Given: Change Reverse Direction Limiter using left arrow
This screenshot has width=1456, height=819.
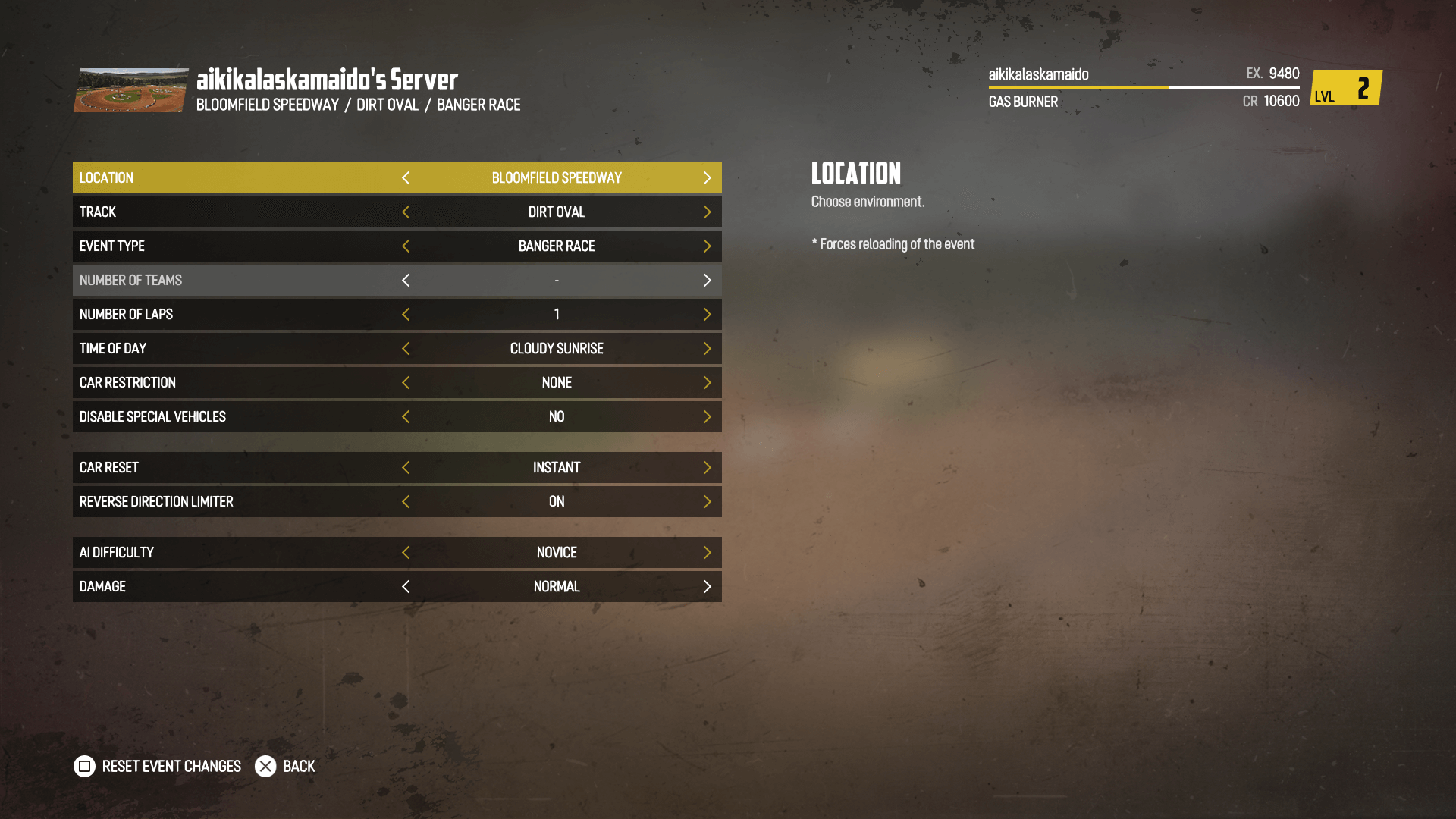Looking at the screenshot, I should click(x=406, y=502).
